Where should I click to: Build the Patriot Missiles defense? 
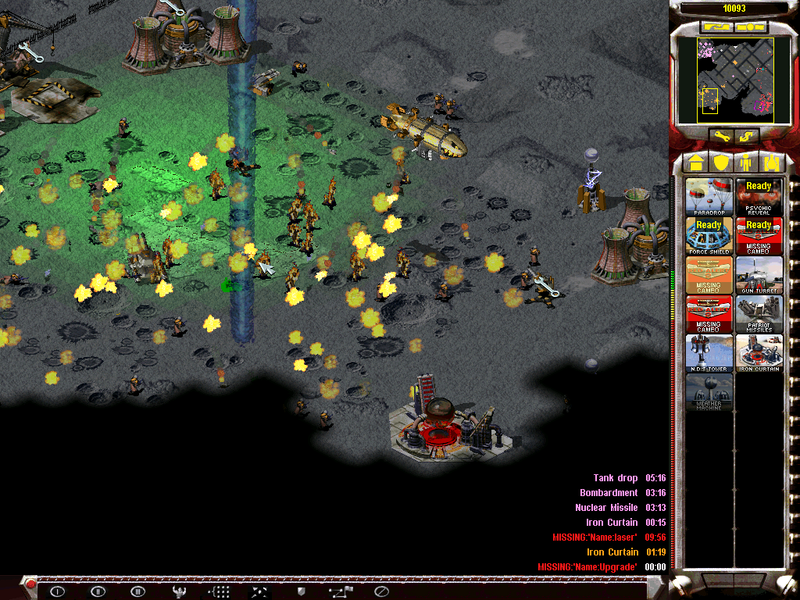(759, 314)
